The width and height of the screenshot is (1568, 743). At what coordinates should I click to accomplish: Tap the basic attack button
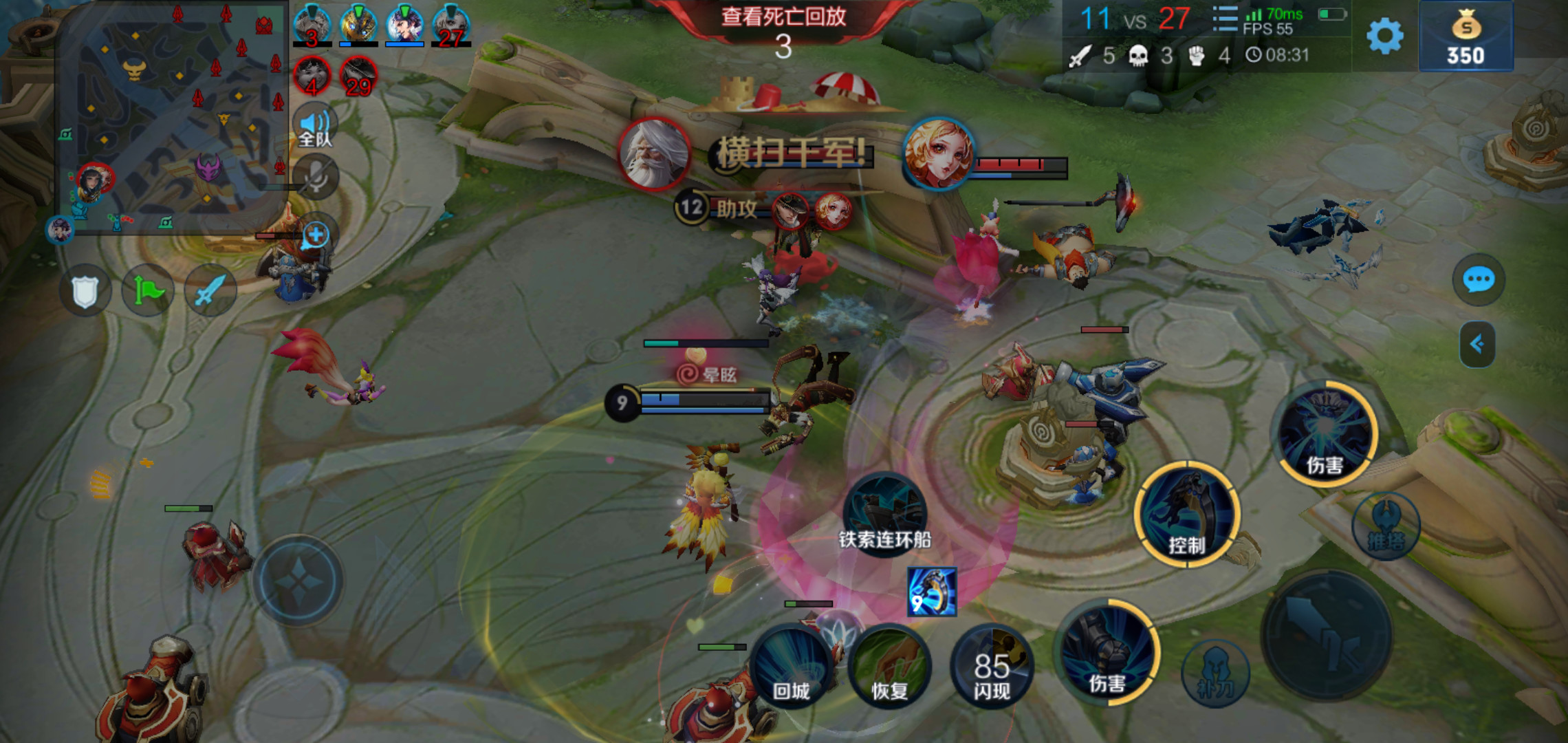tap(1327, 636)
